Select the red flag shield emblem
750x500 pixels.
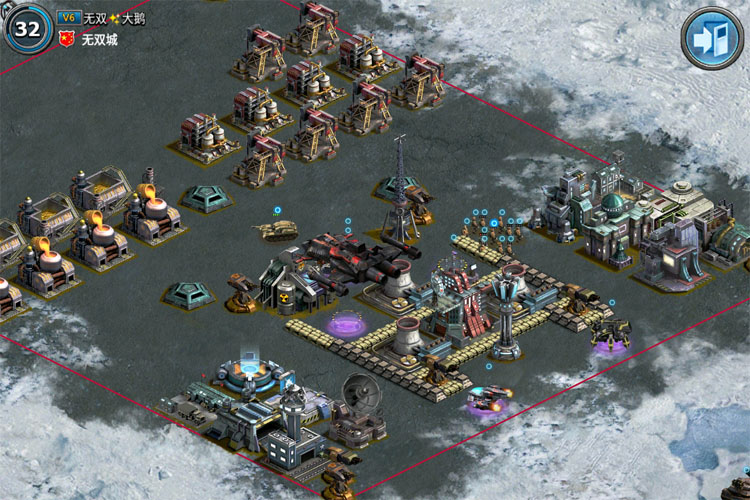68,40
